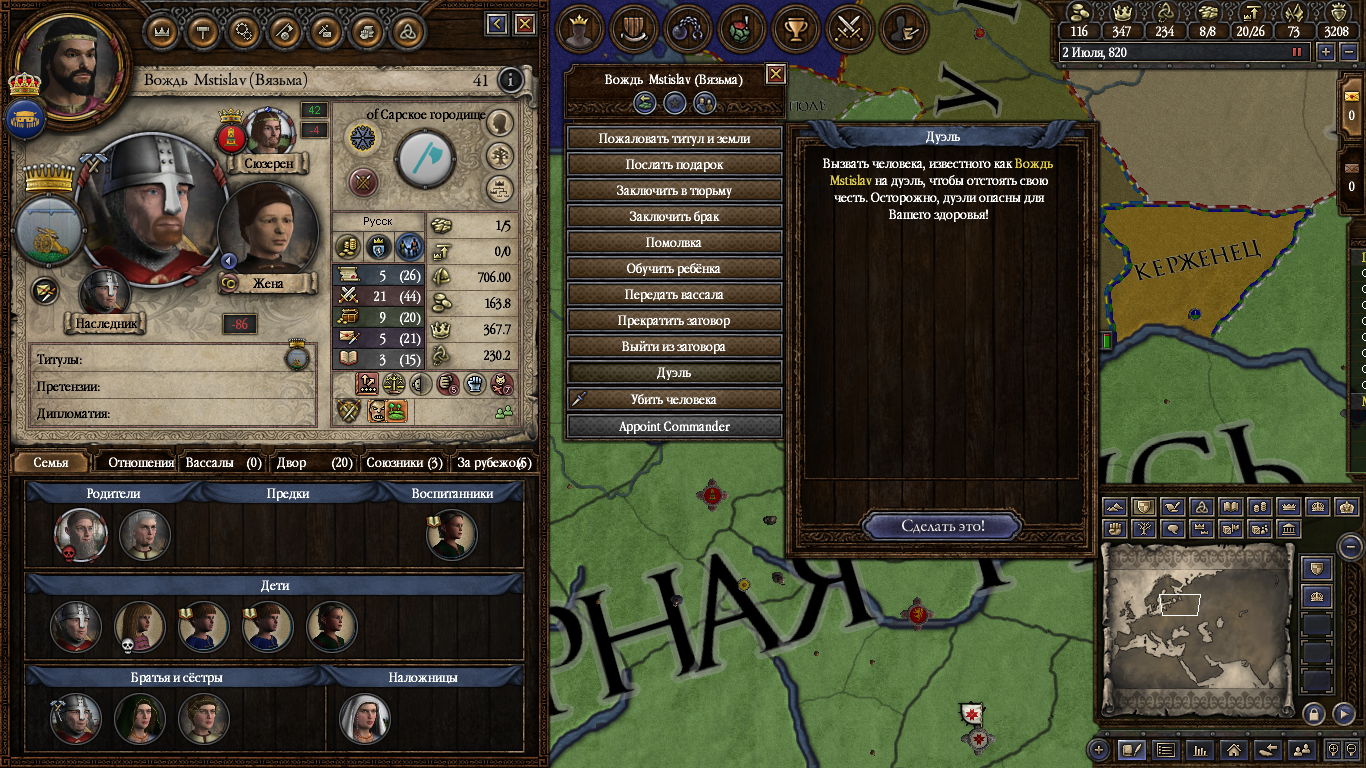Viewport: 1366px width, 768px height.
Task: Toggle the game pause button by date
Action: pos(1298,52)
